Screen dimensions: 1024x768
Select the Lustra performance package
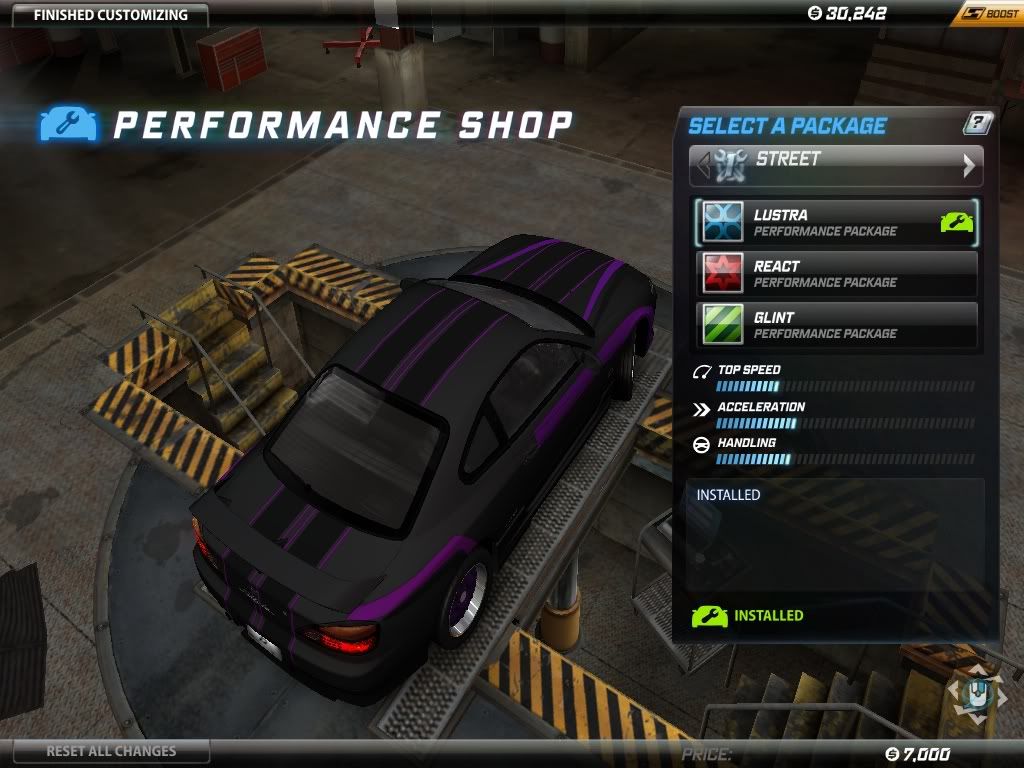[836, 222]
